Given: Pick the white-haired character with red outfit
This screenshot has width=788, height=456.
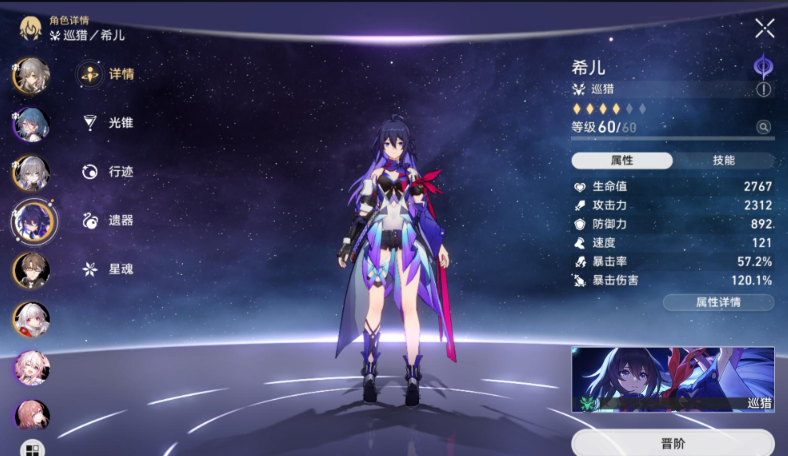Looking at the screenshot, I should tap(31, 319).
